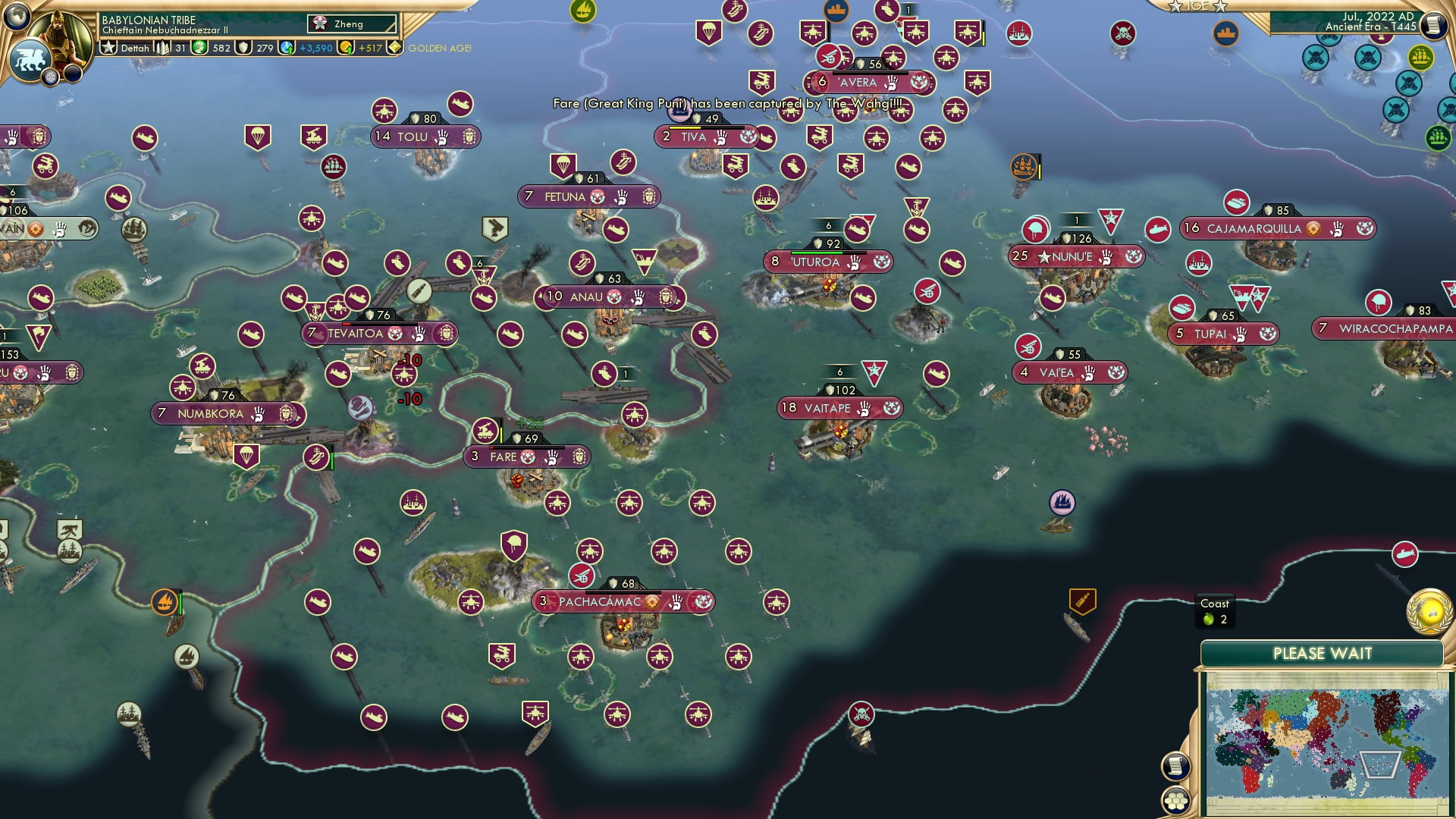The height and width of the screenshot is (819, 1456).
Task: Open the IGE menu via the starred label
Action: click(1196, 7)
